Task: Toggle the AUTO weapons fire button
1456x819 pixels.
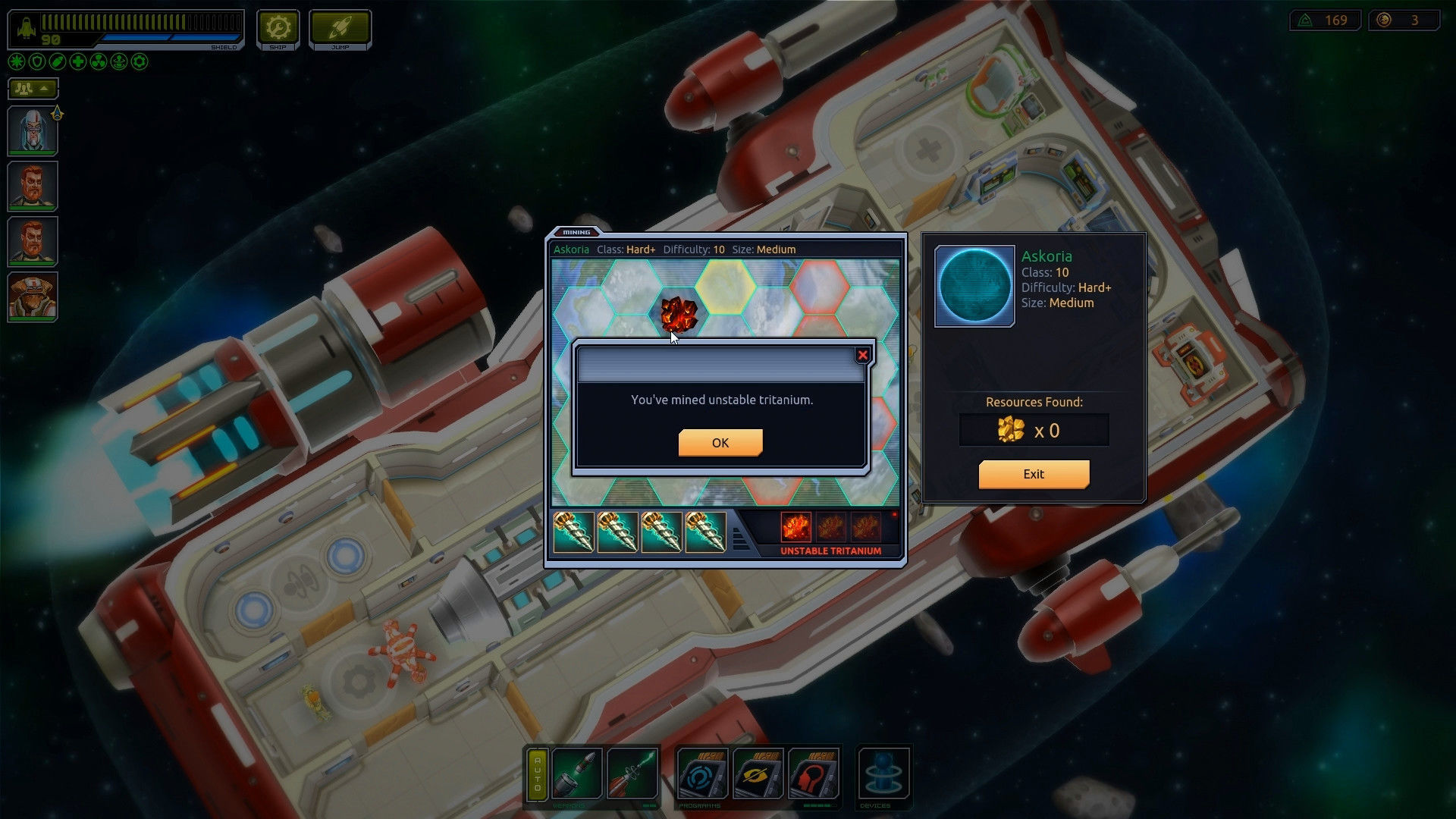Action: [538, 773]
